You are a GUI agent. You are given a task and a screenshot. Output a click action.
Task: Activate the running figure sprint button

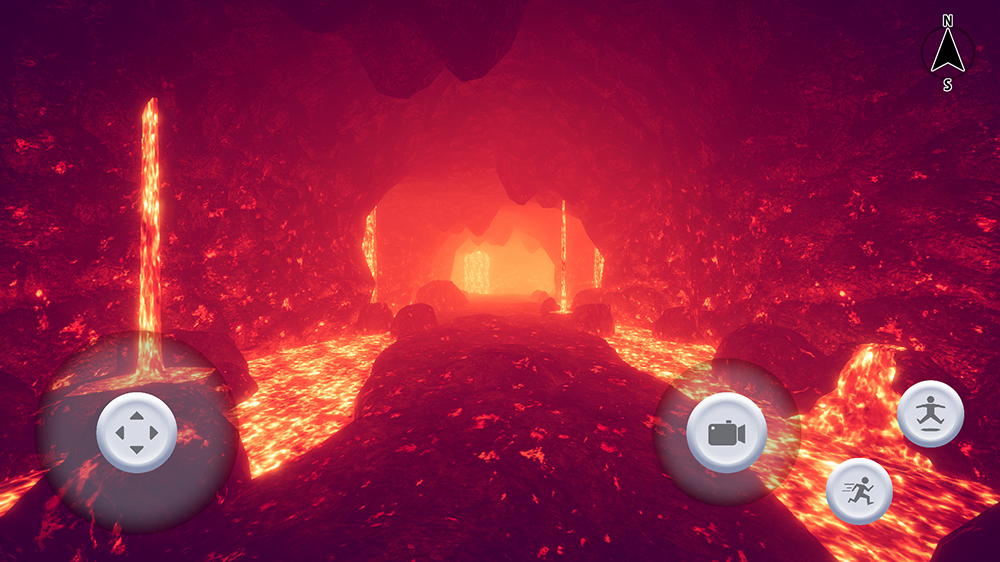pyautogui.click(x=859, y=490)
